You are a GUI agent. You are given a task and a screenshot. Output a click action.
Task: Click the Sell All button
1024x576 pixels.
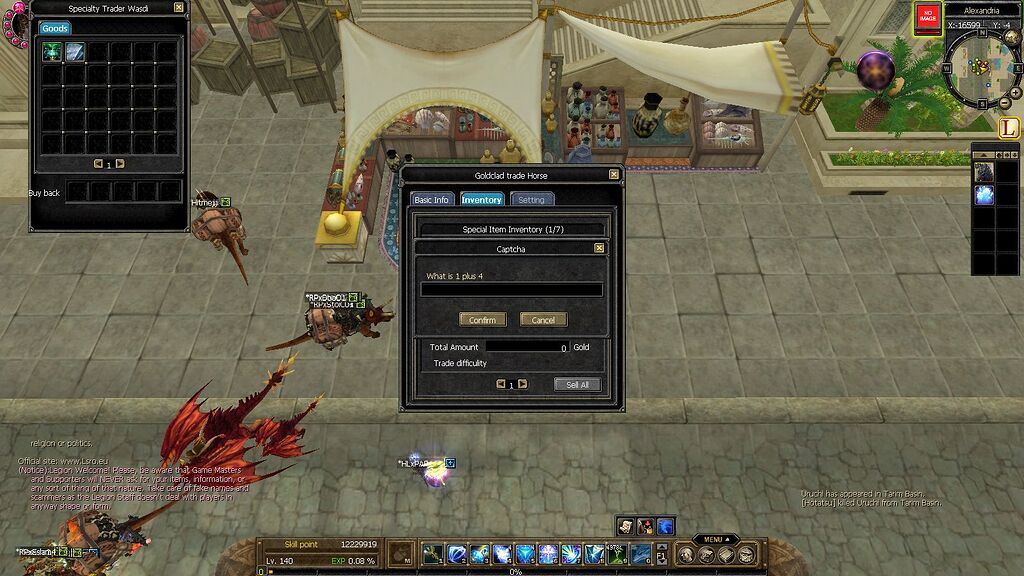[577, 384]
